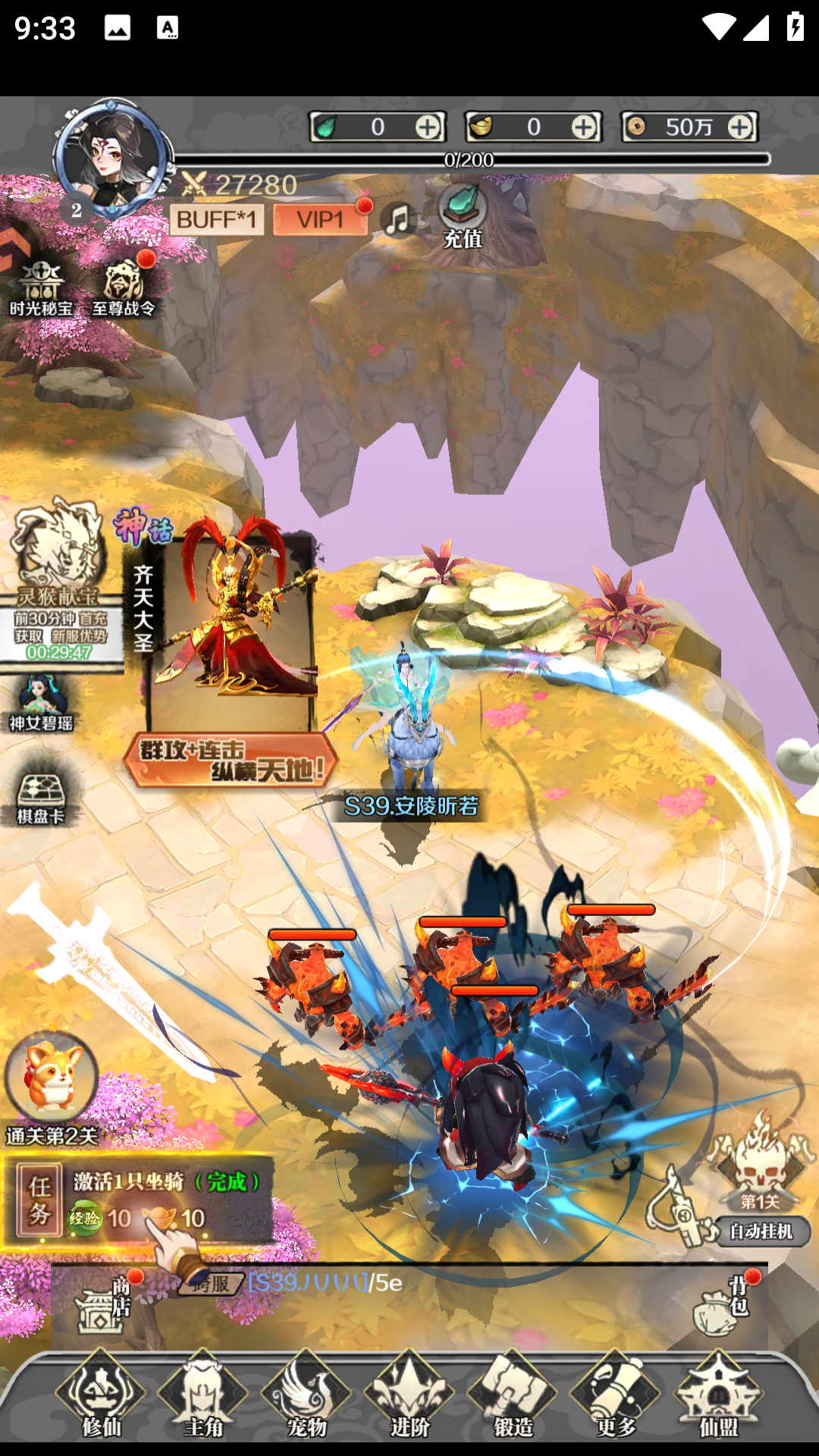Viewport: 819px width, 1456px height.
Task: Open the 主角 character menu
Action: pyautogui.click(x=203, y=1395)
